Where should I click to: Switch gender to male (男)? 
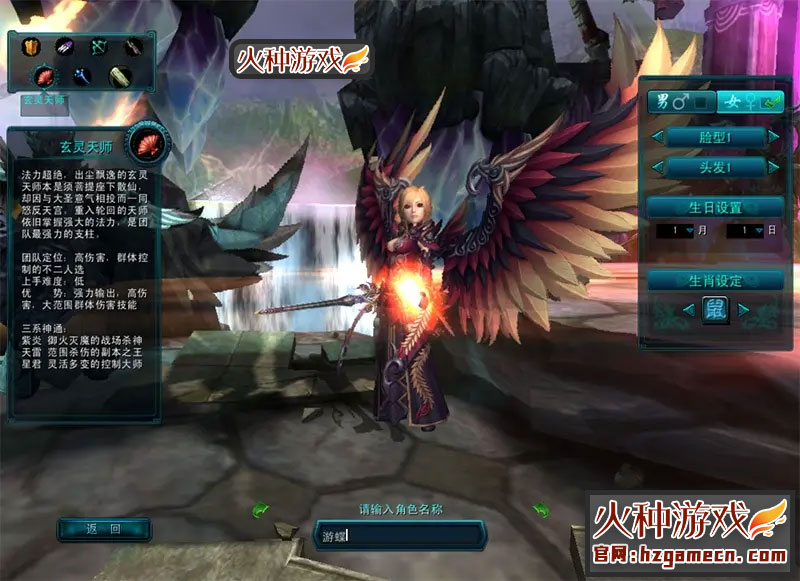(x=678, y=101)
